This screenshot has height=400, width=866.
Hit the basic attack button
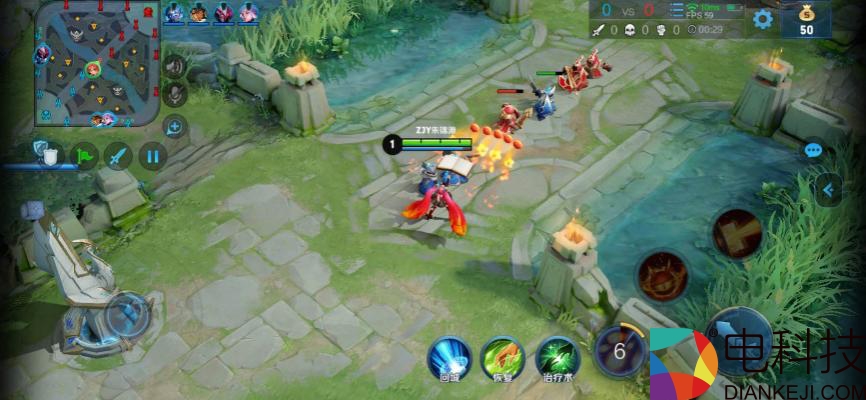pyautogui.click(x=740, y=340)
